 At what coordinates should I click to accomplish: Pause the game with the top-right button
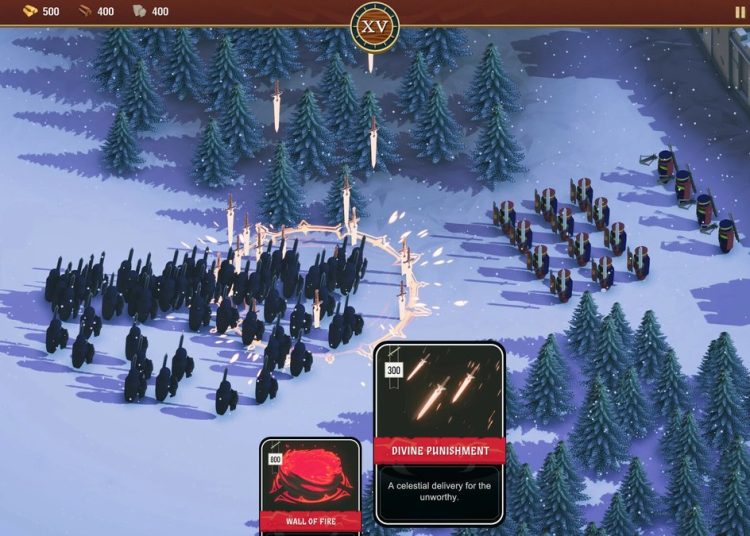[x=740, y=12]
